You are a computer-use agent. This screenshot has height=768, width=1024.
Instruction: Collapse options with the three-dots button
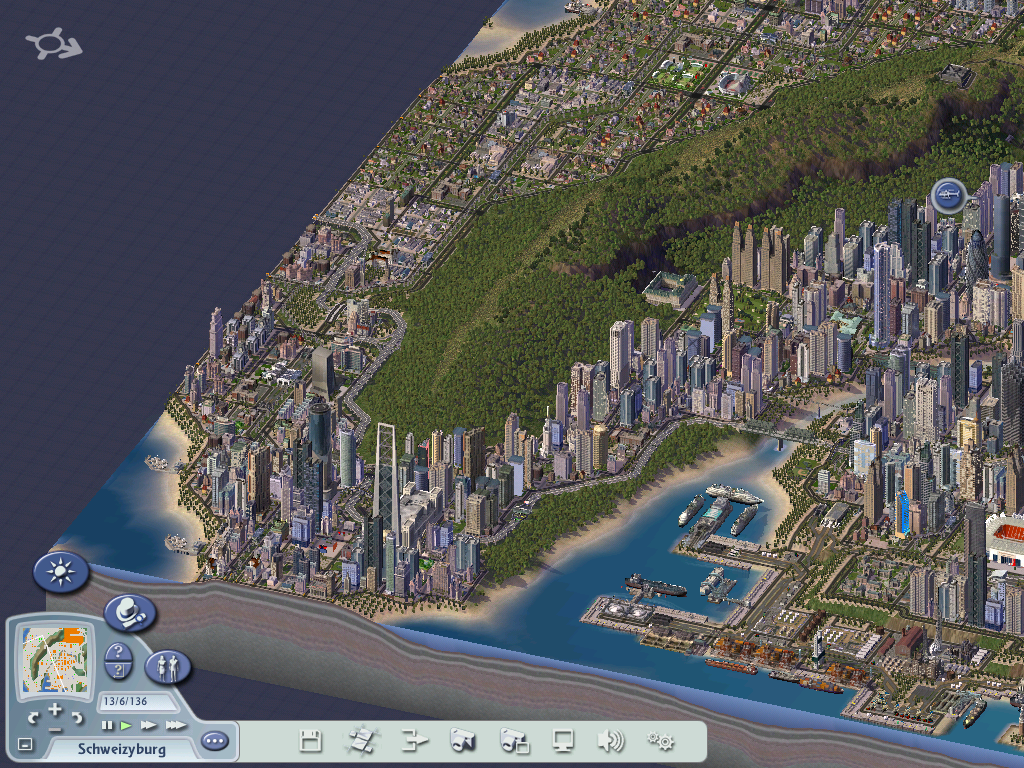coord(214,741)
